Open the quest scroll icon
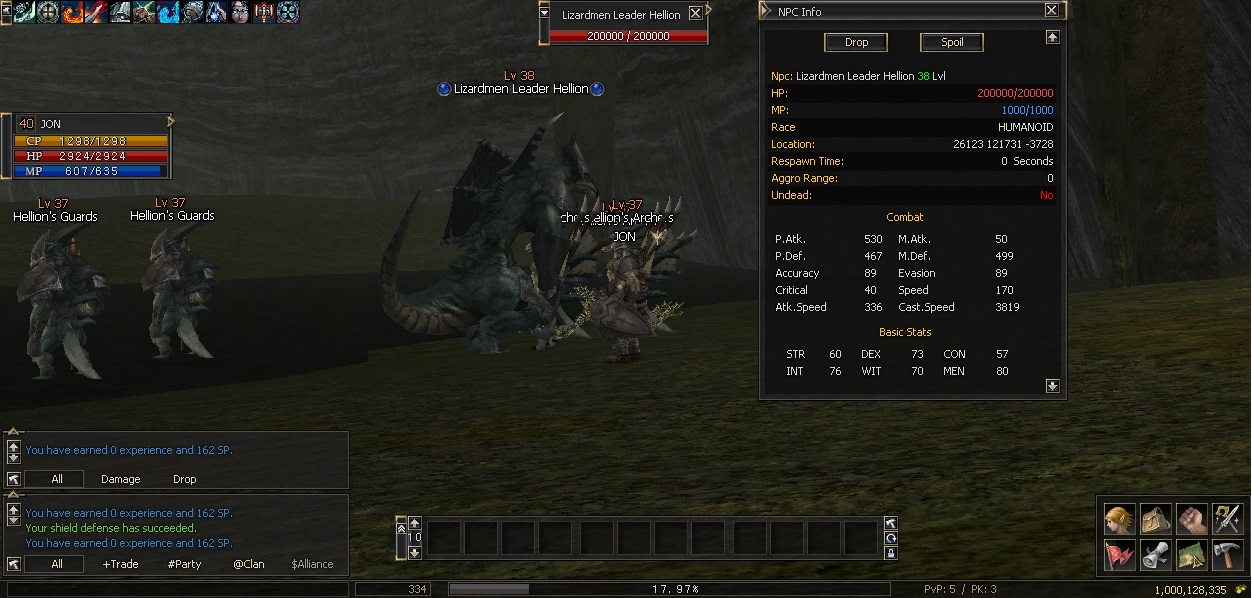Screen dimensions: 1252x598 (x=1156, y=553)
